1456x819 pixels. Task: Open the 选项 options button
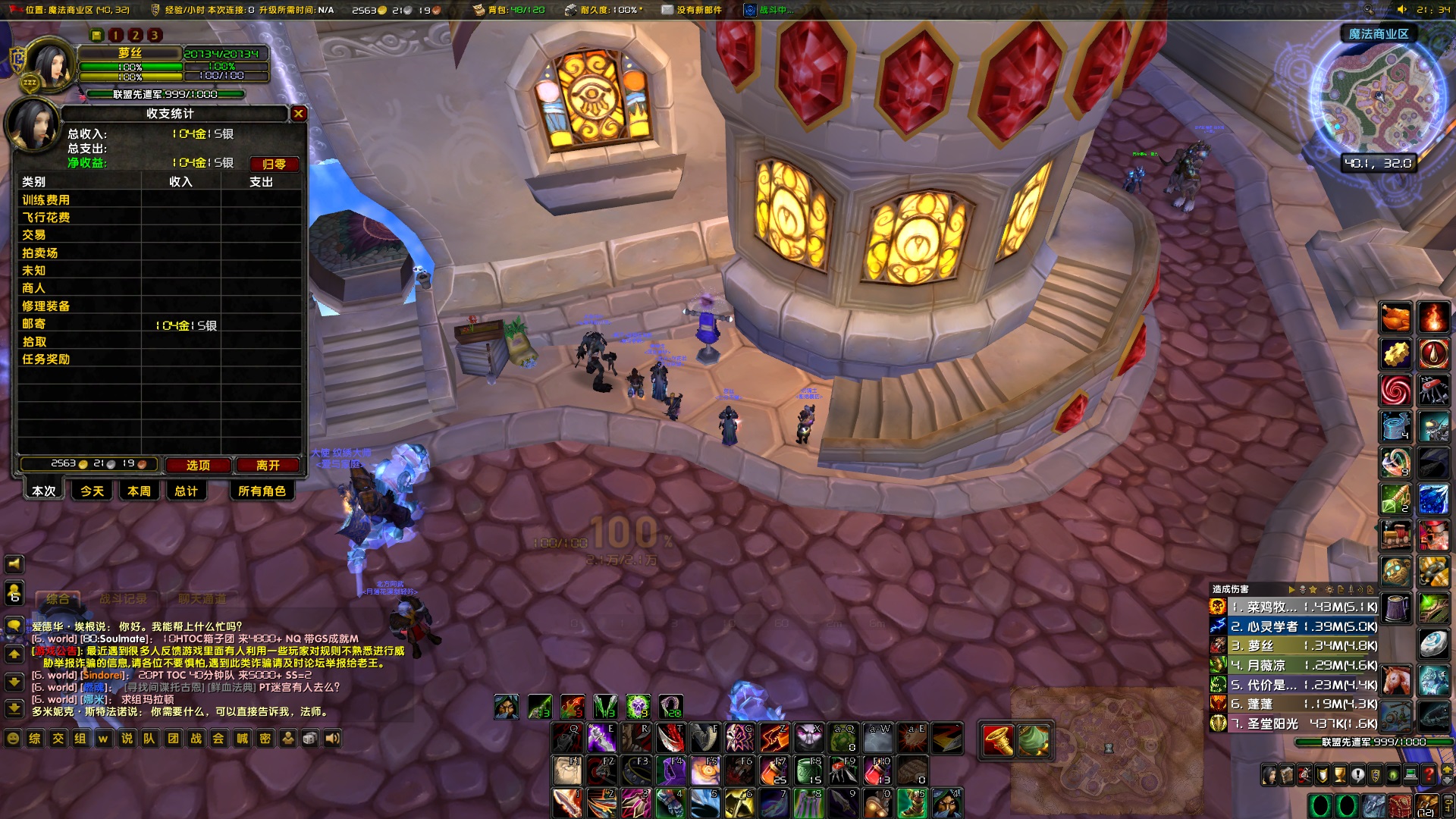tap(198, 465)
